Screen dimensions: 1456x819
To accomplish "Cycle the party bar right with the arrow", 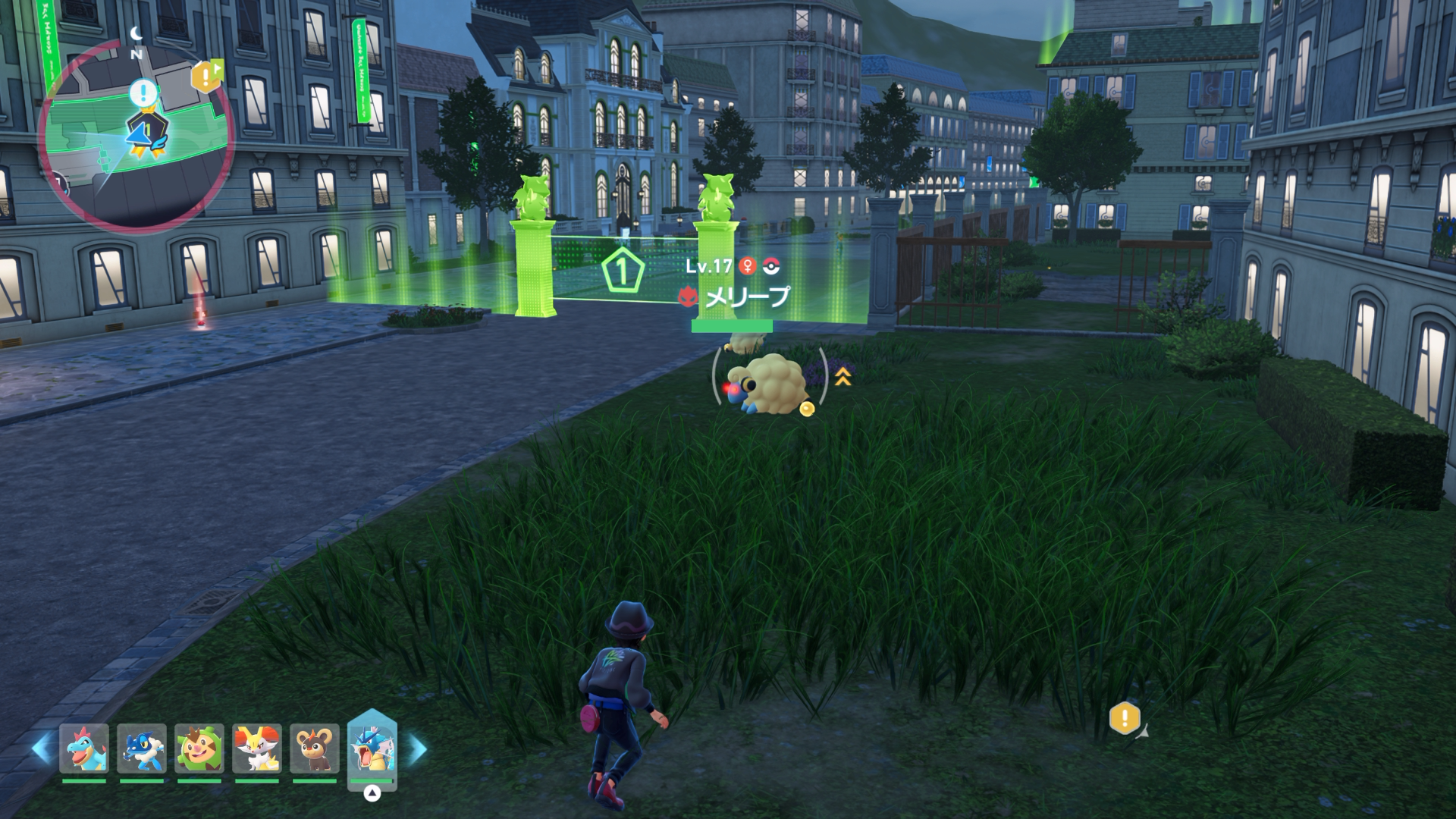I will click(x=418, y=748).
